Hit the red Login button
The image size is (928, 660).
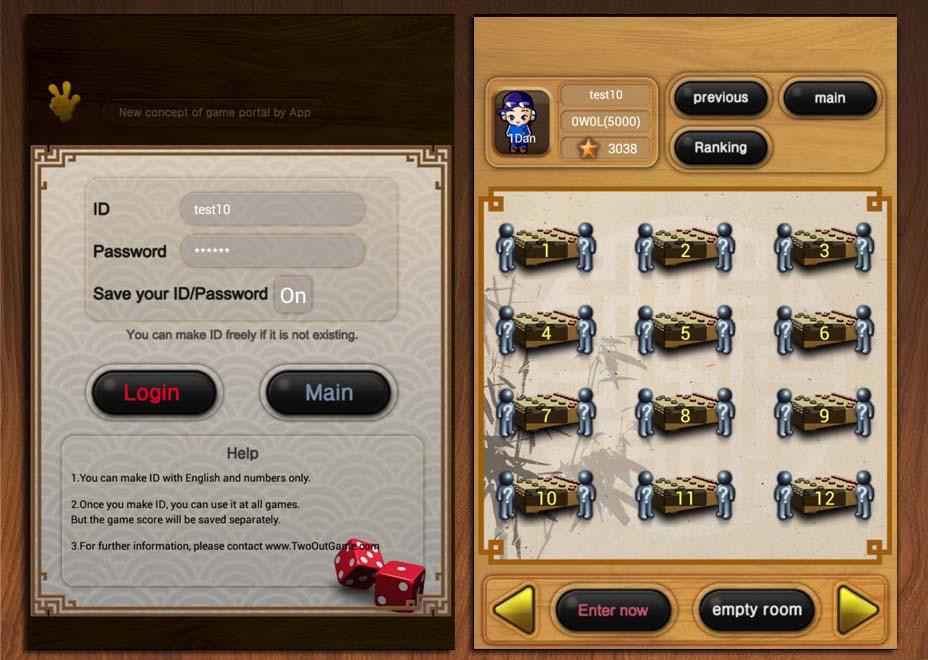[153, 393]
